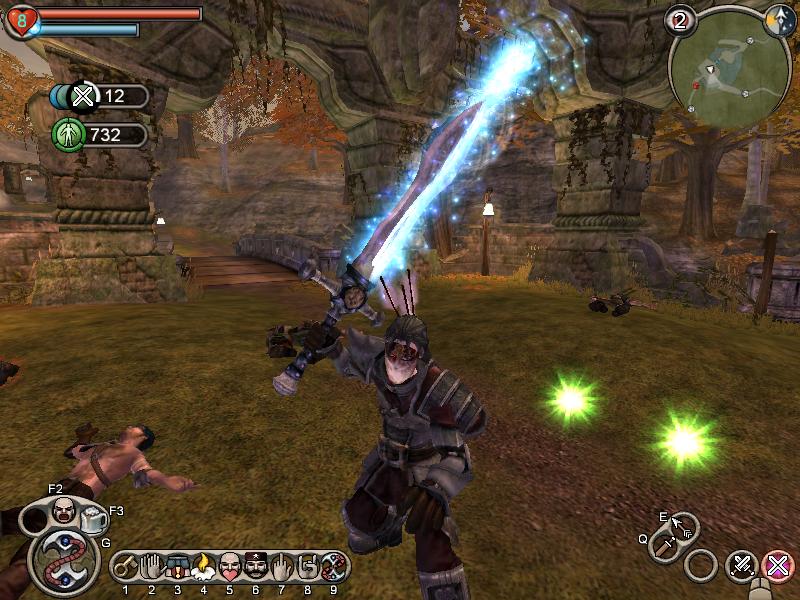
Task: Select the key icon in hotbar
Action: pos(126,567)
